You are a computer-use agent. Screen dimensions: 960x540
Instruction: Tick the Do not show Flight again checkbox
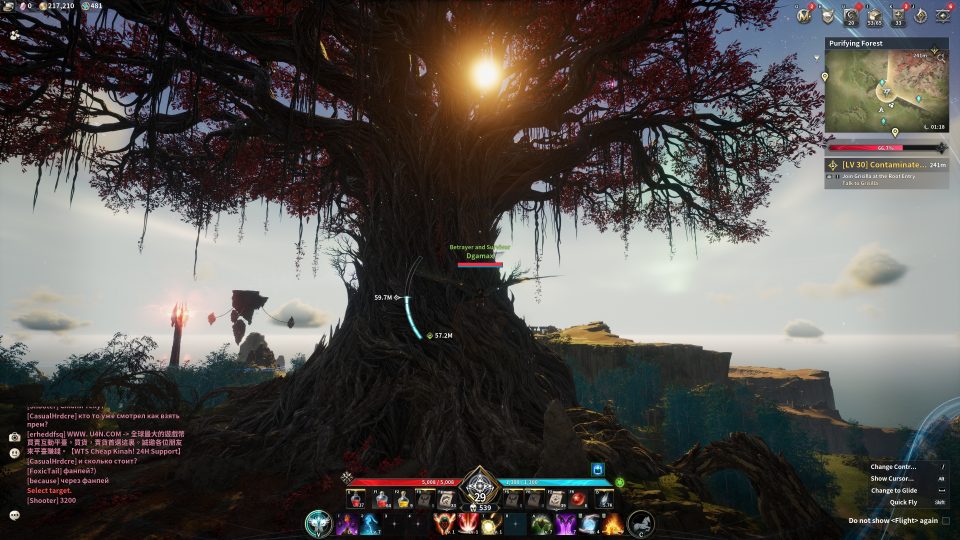click(946, 520)
